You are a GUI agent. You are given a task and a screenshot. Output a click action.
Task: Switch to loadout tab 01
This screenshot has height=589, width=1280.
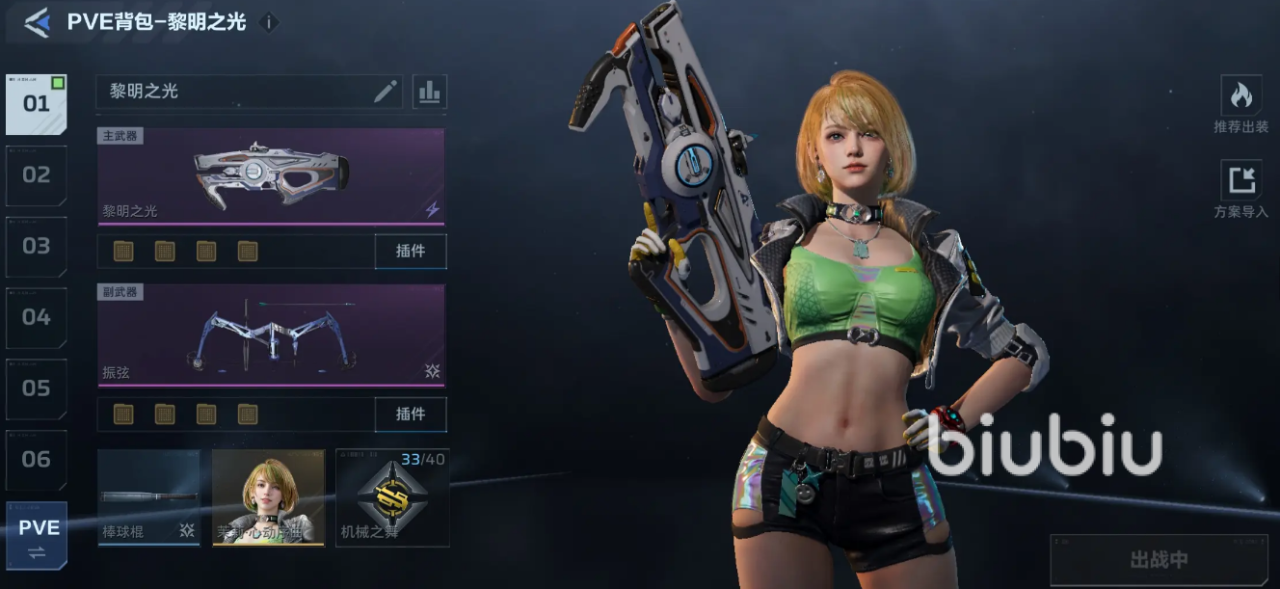(x=36, y=104)
